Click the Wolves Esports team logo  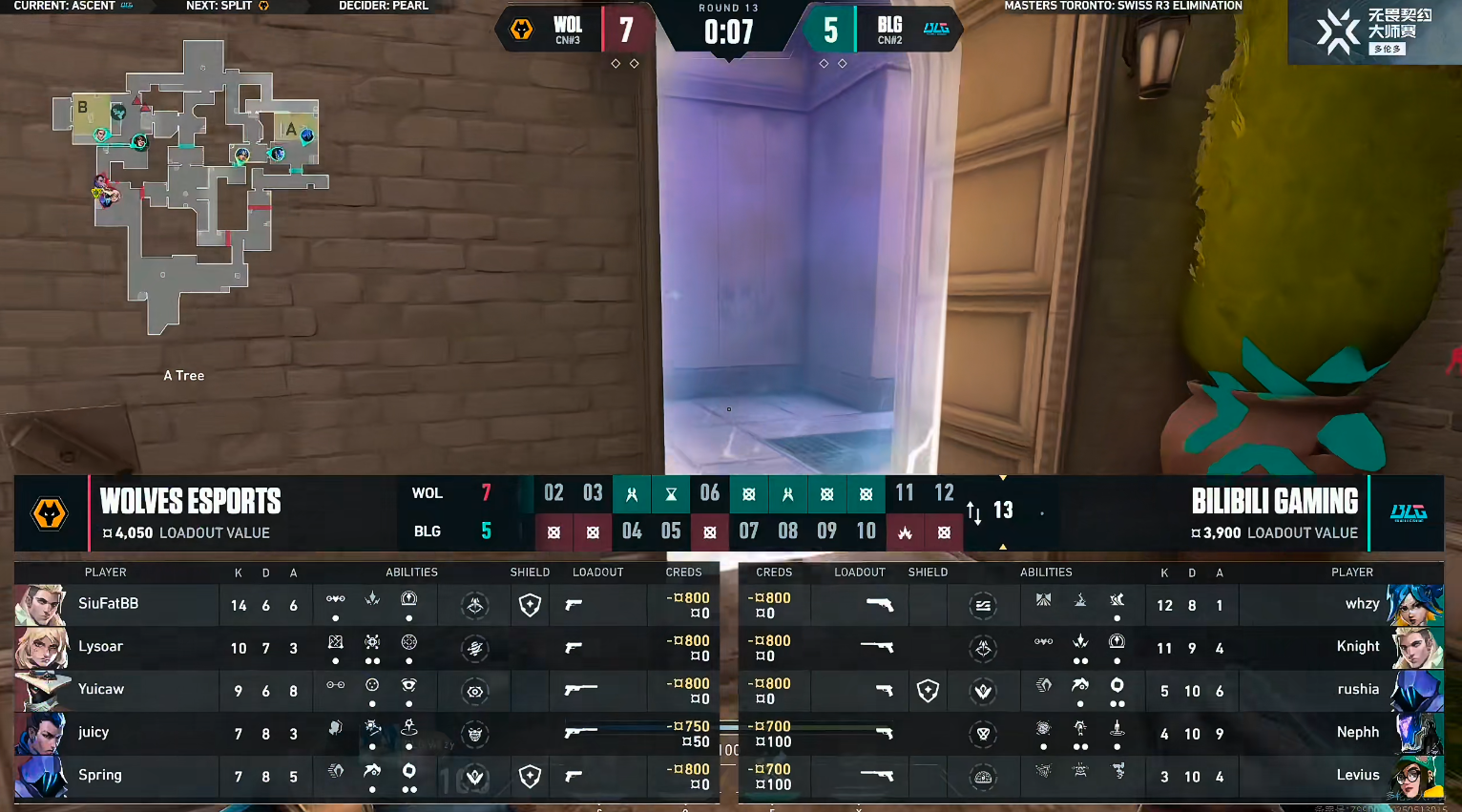(x=50, y=513)
